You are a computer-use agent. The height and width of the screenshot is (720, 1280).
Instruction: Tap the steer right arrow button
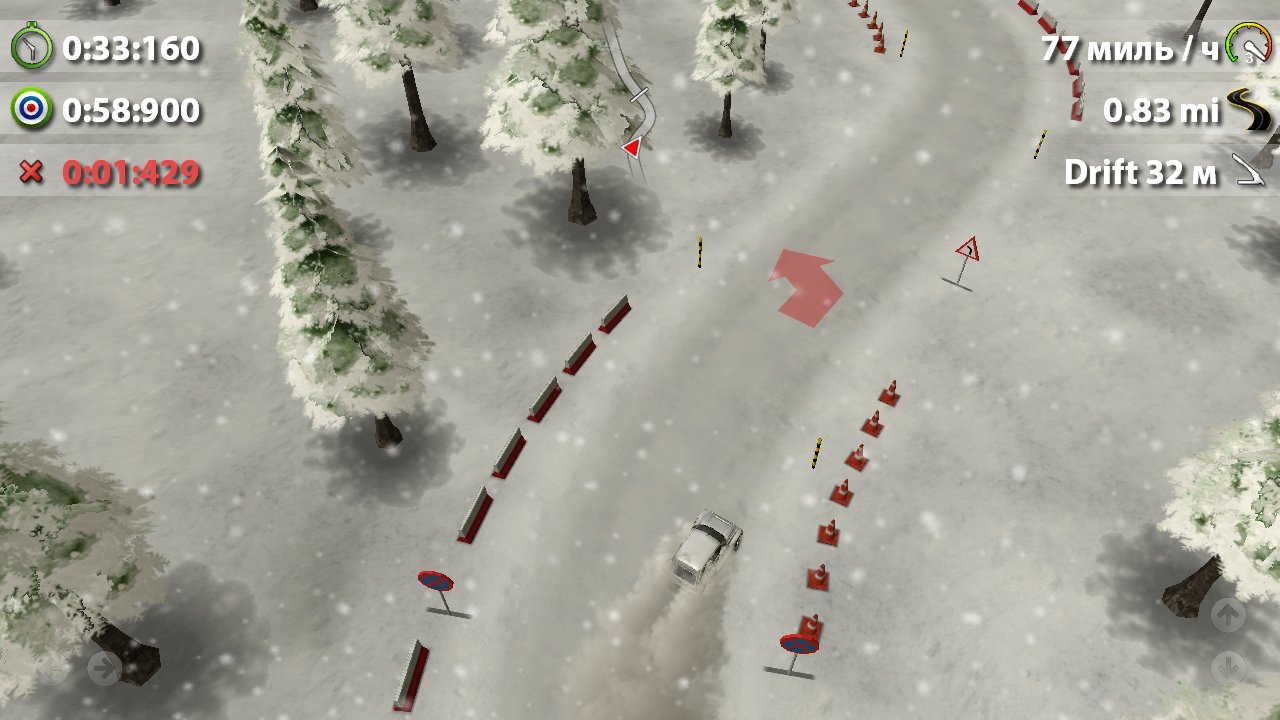105,667
